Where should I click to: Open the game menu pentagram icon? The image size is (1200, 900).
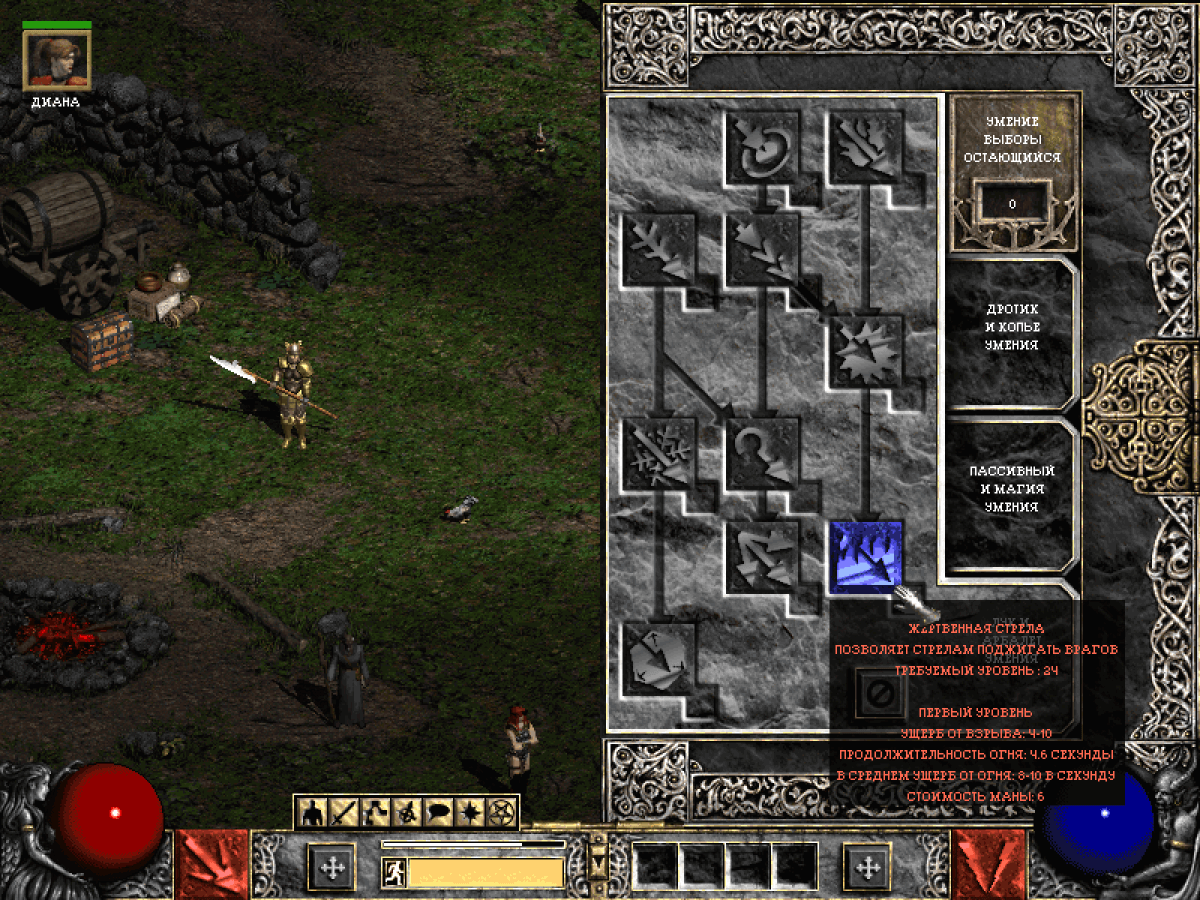[500, 813]
